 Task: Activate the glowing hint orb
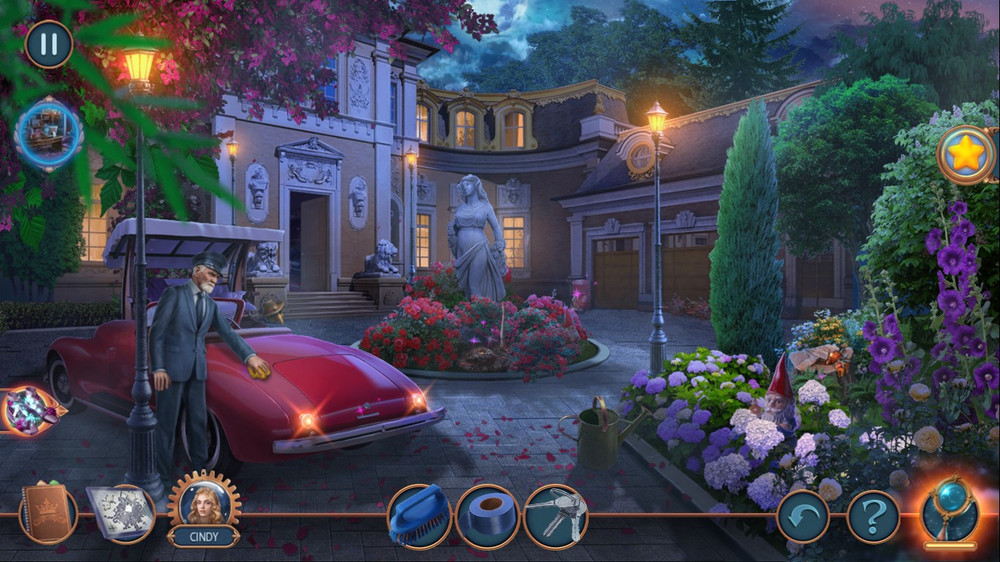pyautogui.click(x=949, y=512)
